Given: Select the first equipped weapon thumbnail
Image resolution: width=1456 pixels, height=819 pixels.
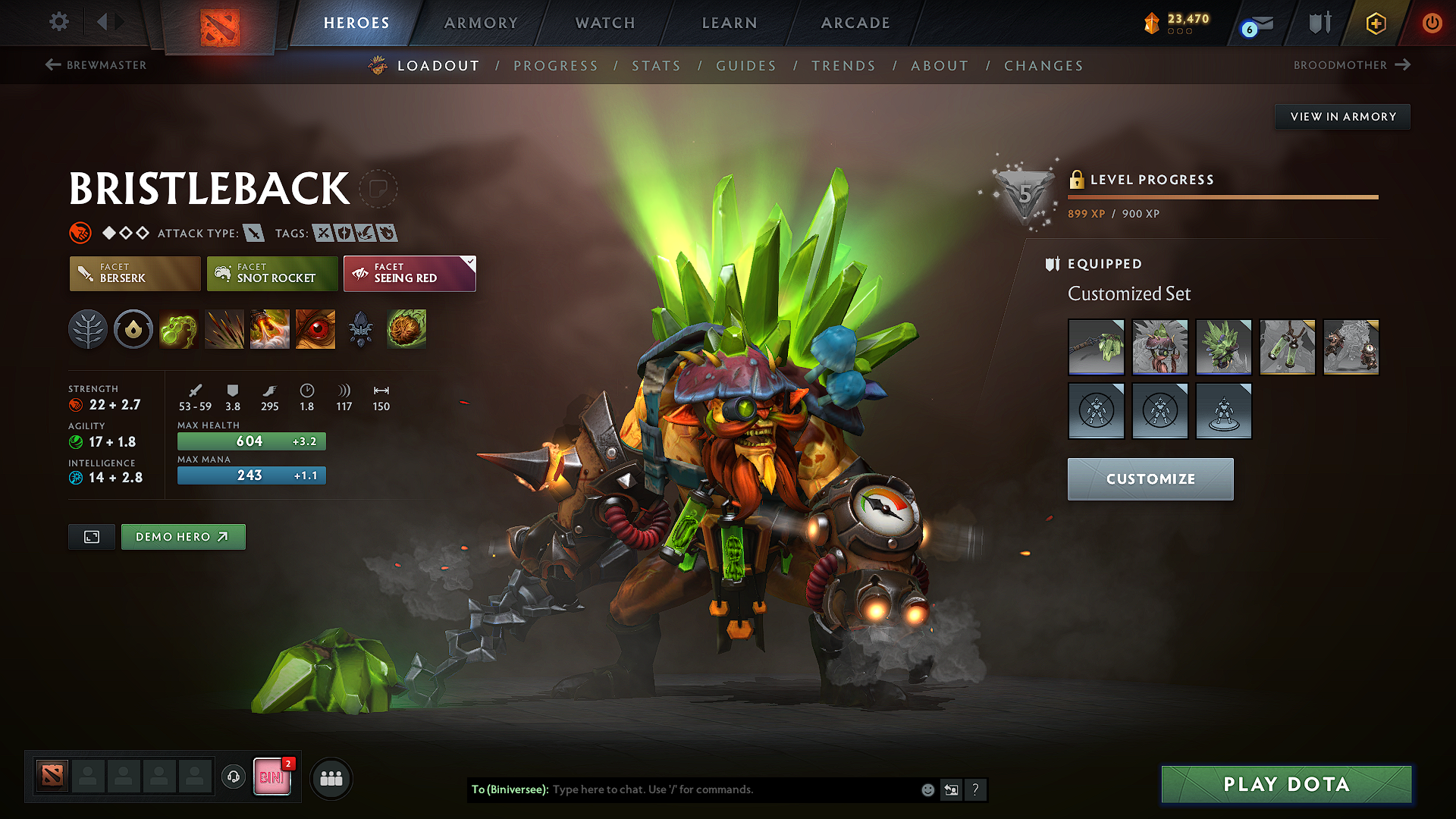Looking at the screenshot, I should click(1096, 347).
